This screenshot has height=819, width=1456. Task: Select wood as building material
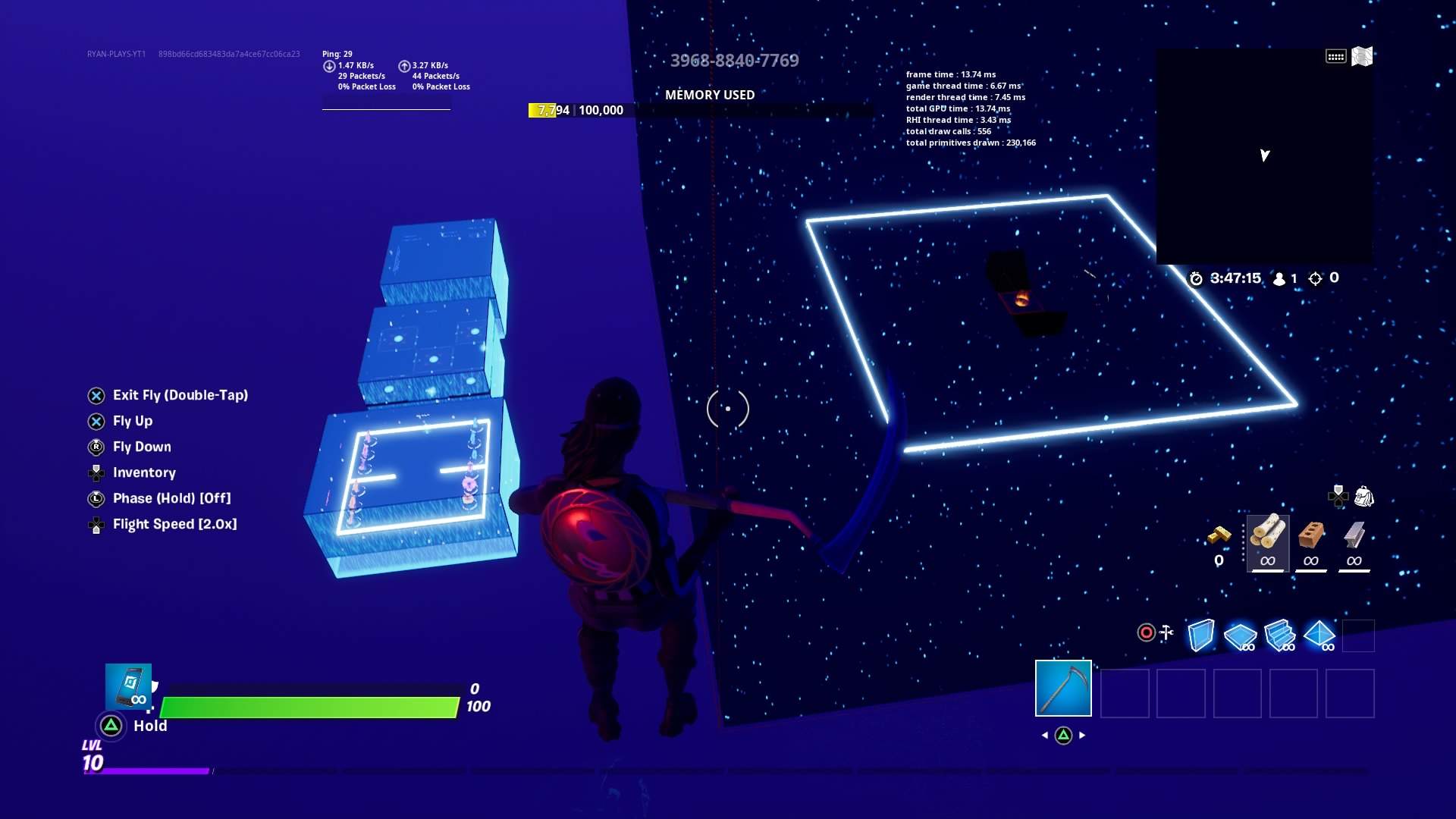(1267, 534)
